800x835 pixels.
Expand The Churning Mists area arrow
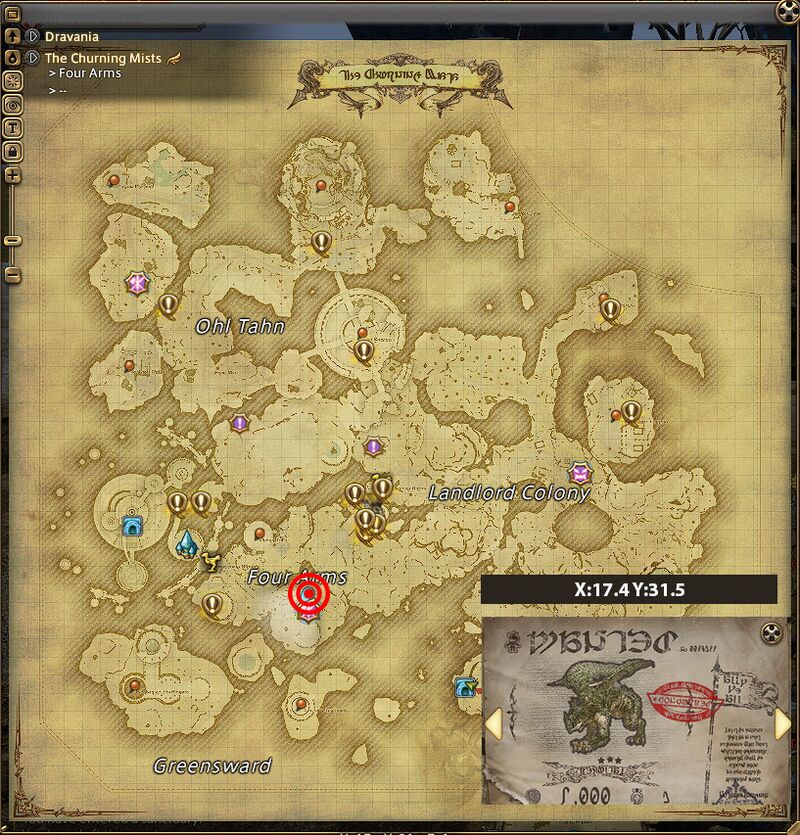tap(33, 58)
